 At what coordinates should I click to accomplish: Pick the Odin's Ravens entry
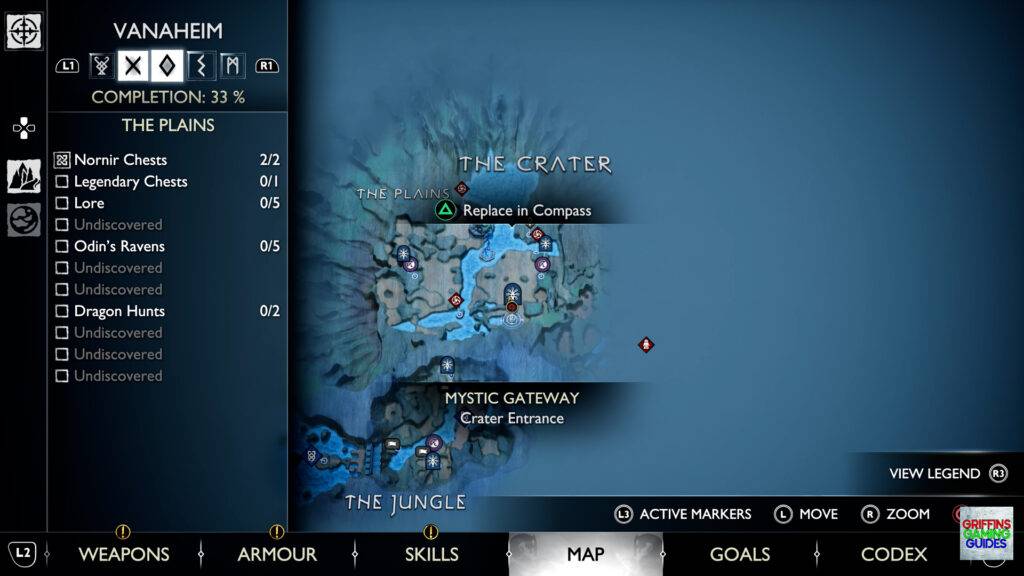(x=119, y=246)
